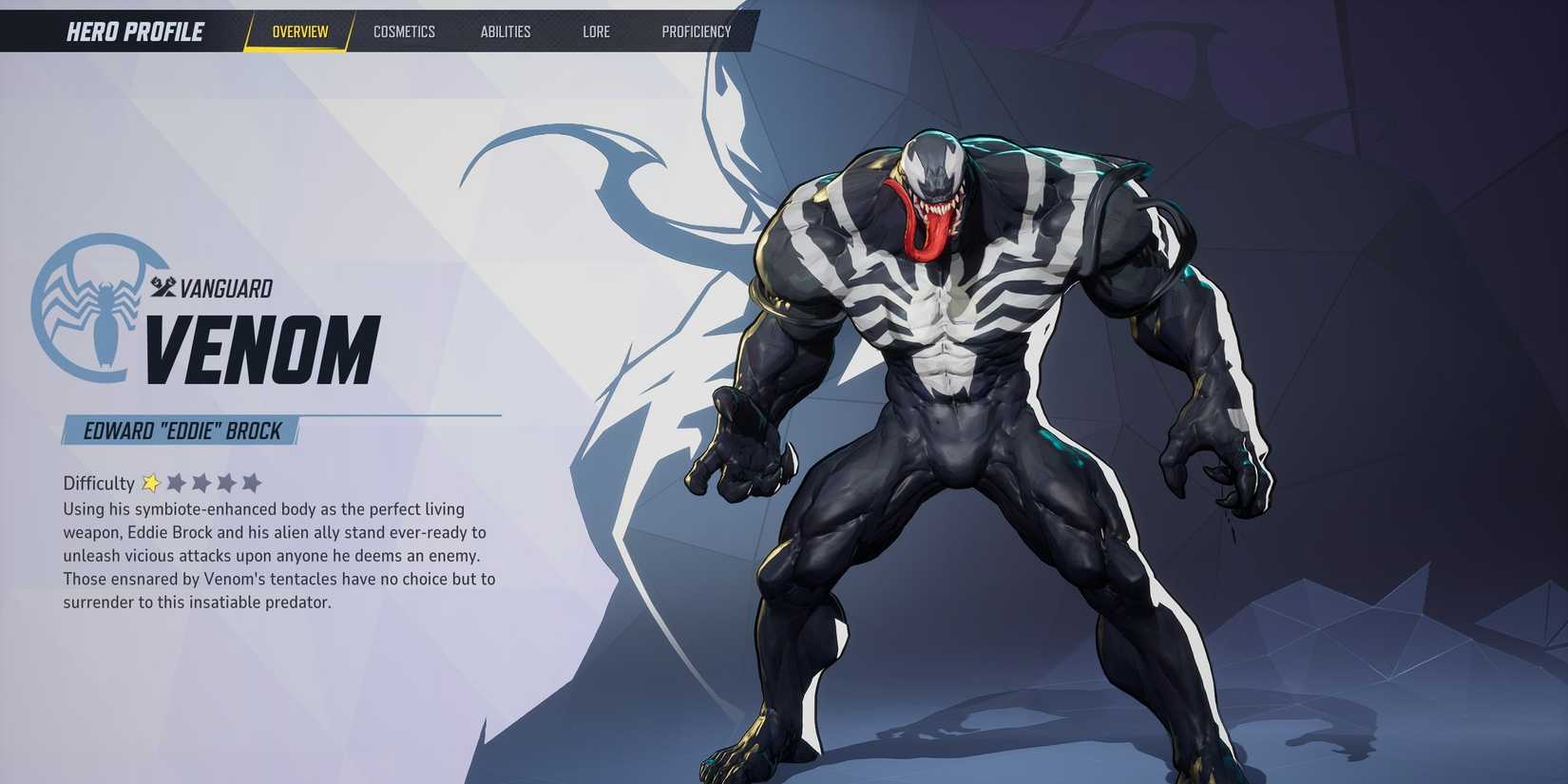1568x784 pixels.
Task: Click the Hero Profile header banner
Action: (x=136, y=30)
